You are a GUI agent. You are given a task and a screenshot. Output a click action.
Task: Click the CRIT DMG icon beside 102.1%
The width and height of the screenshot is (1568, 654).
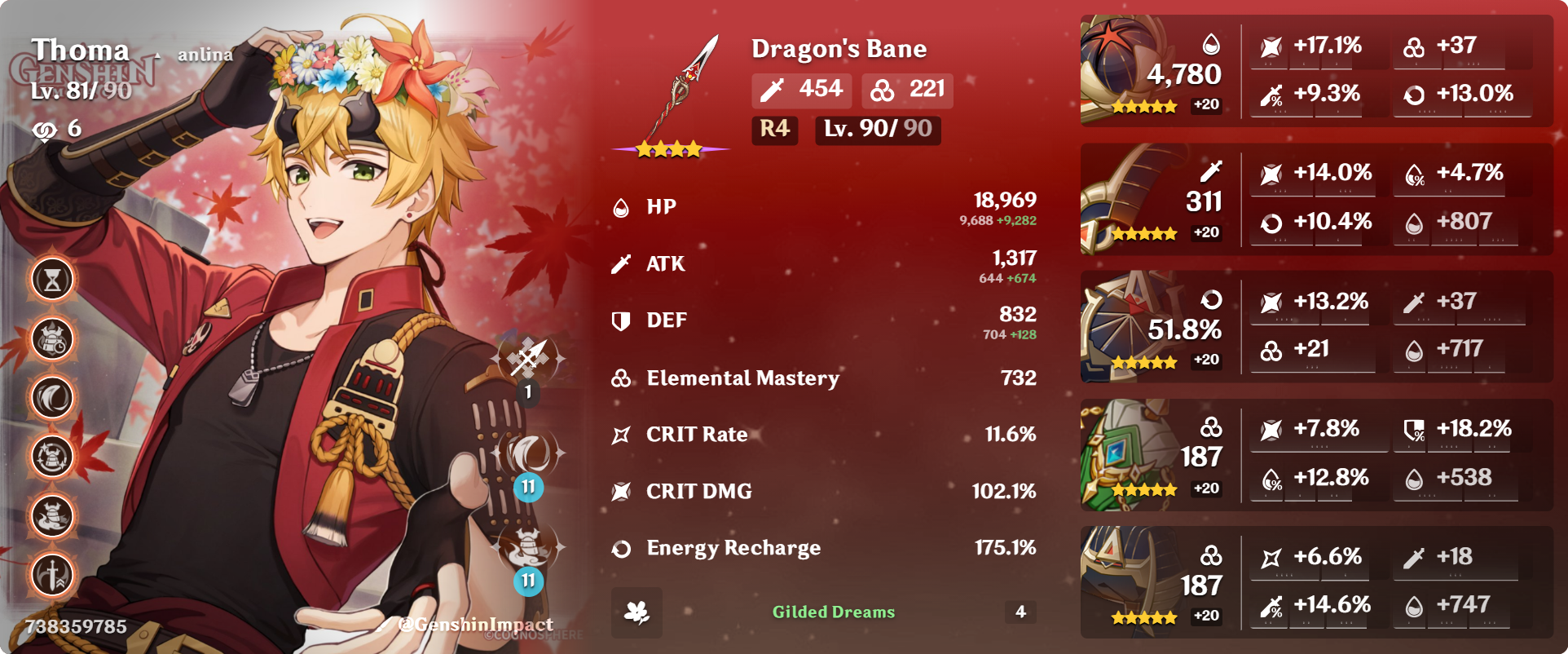pyautogui.click(x=621, y=491)
